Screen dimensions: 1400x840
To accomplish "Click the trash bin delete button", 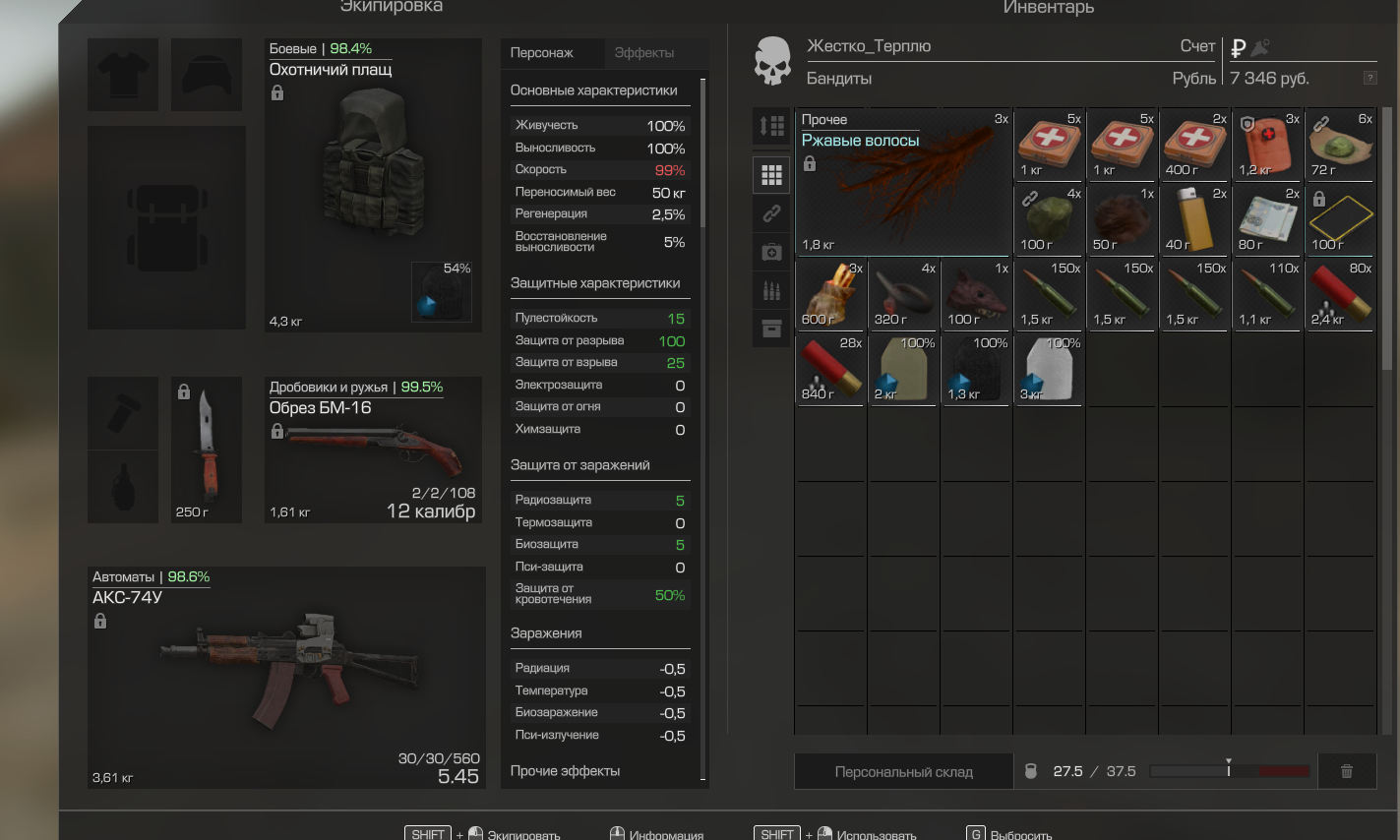I will click(x=1346, y=772).
